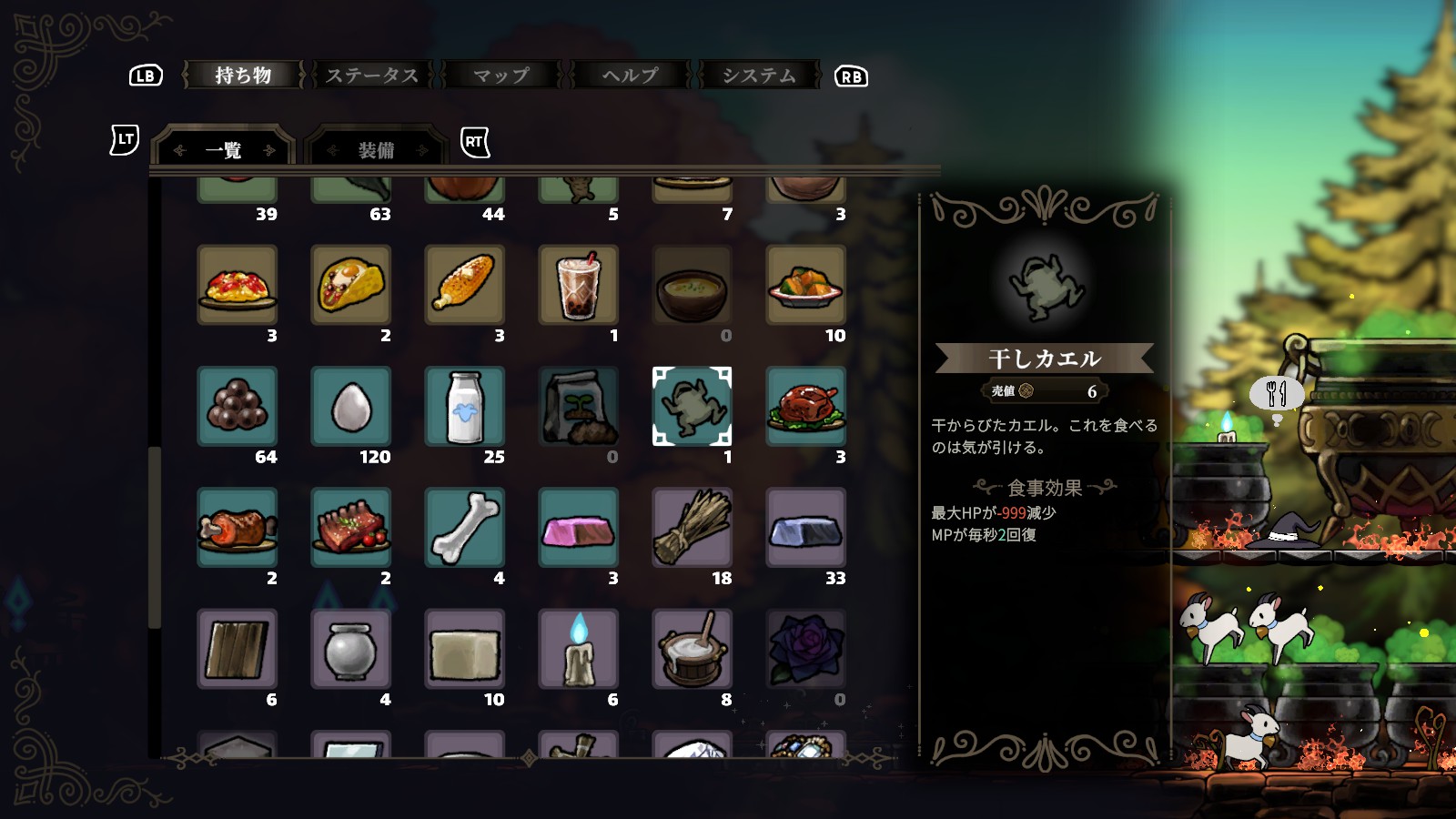The image size is (1456, 819).
Task: Select the chocolate ball pile slot
Action: (x=238, y=406)
